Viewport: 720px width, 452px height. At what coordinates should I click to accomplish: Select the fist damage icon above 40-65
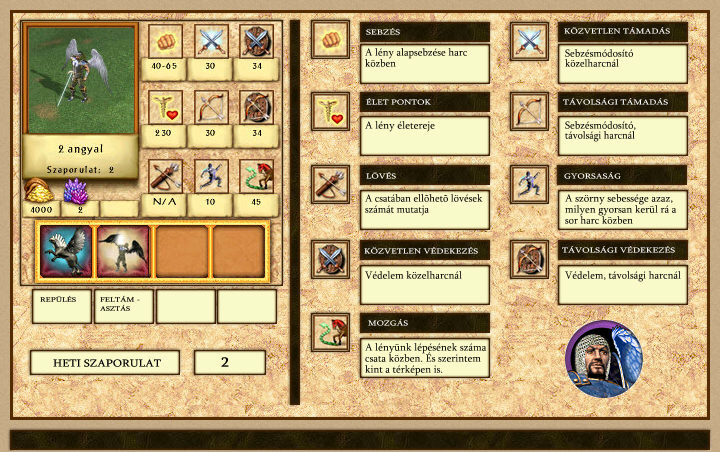point(165,40)
